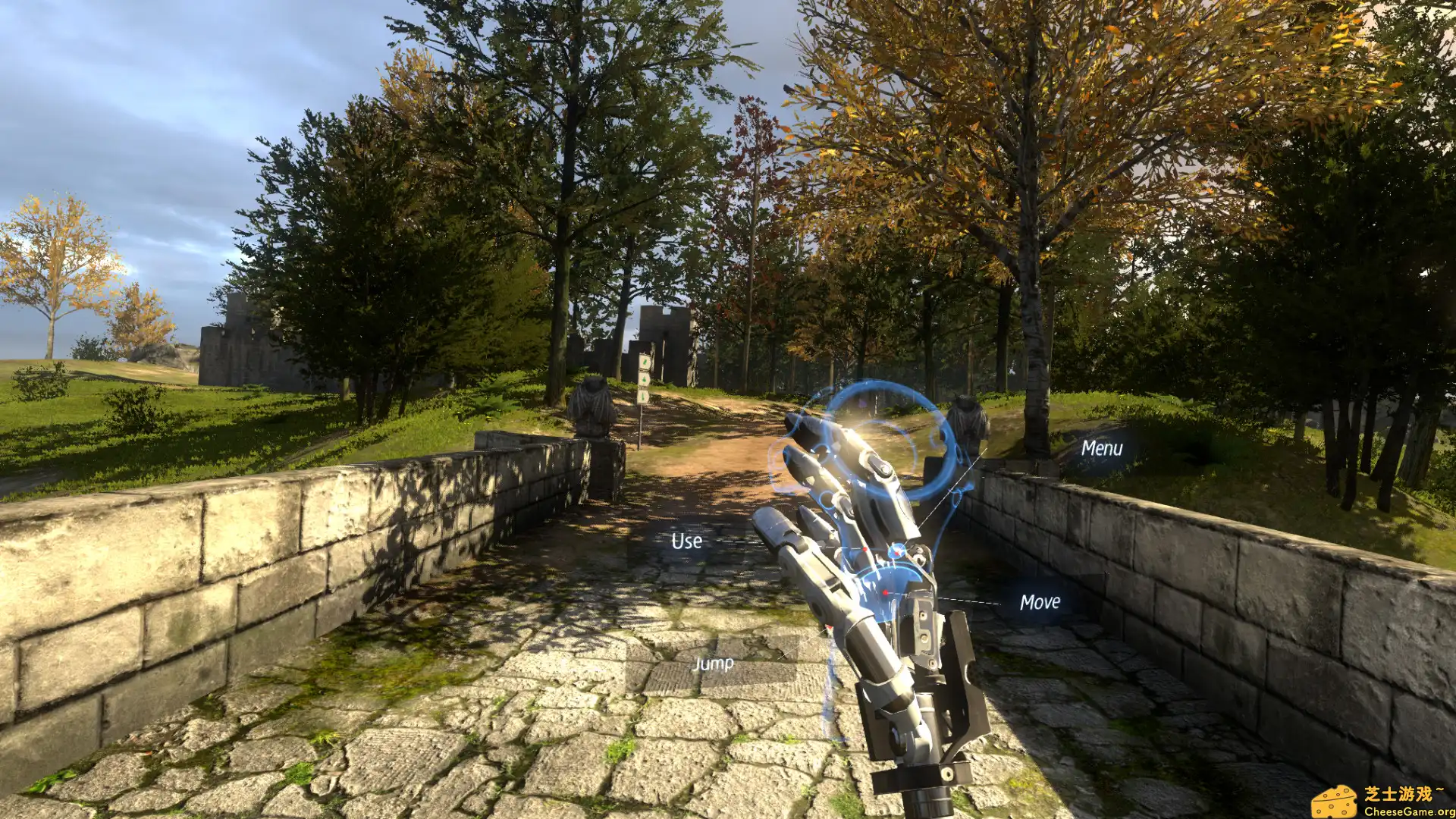Expand the Menu control tooltip
The image size is (1456, 819).
tap(1102, 449)
